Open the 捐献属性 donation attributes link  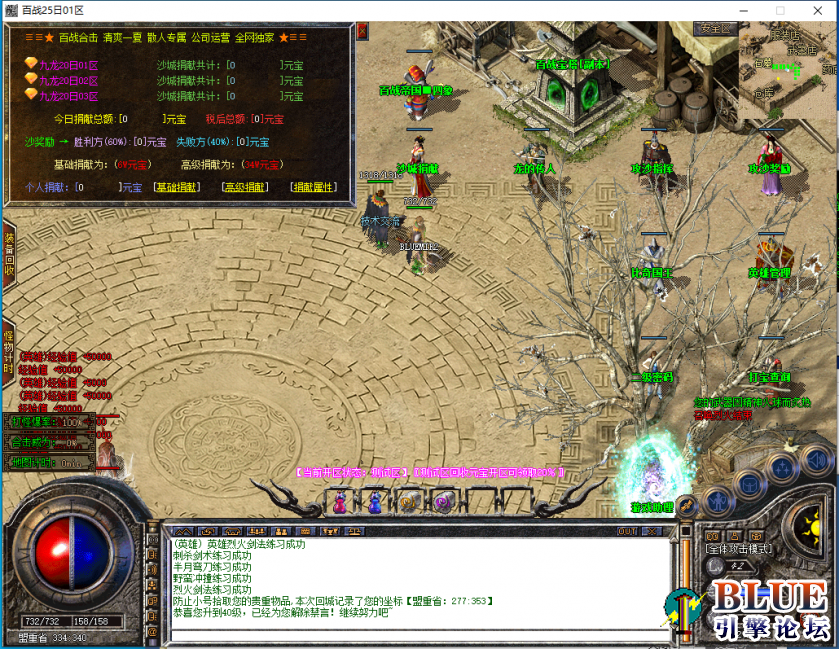tap(313, 187)
